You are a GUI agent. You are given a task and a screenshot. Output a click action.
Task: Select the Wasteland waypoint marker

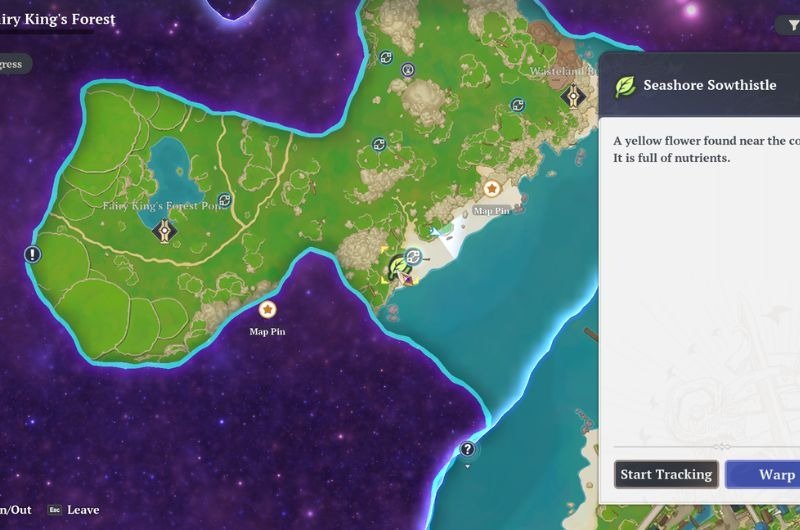(572, 96)
